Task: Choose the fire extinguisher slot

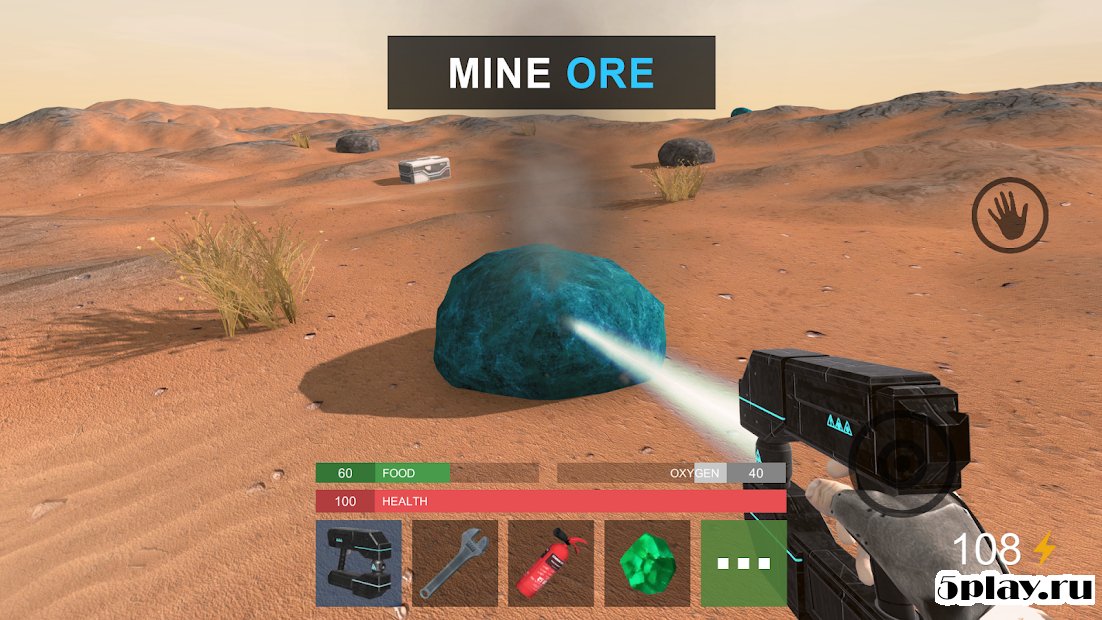Action: 551,563
